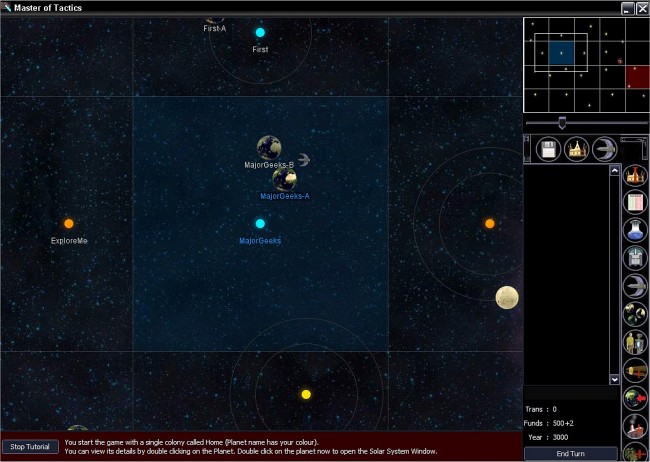
Task: Open the blue flask research icon
Action: 635,231
